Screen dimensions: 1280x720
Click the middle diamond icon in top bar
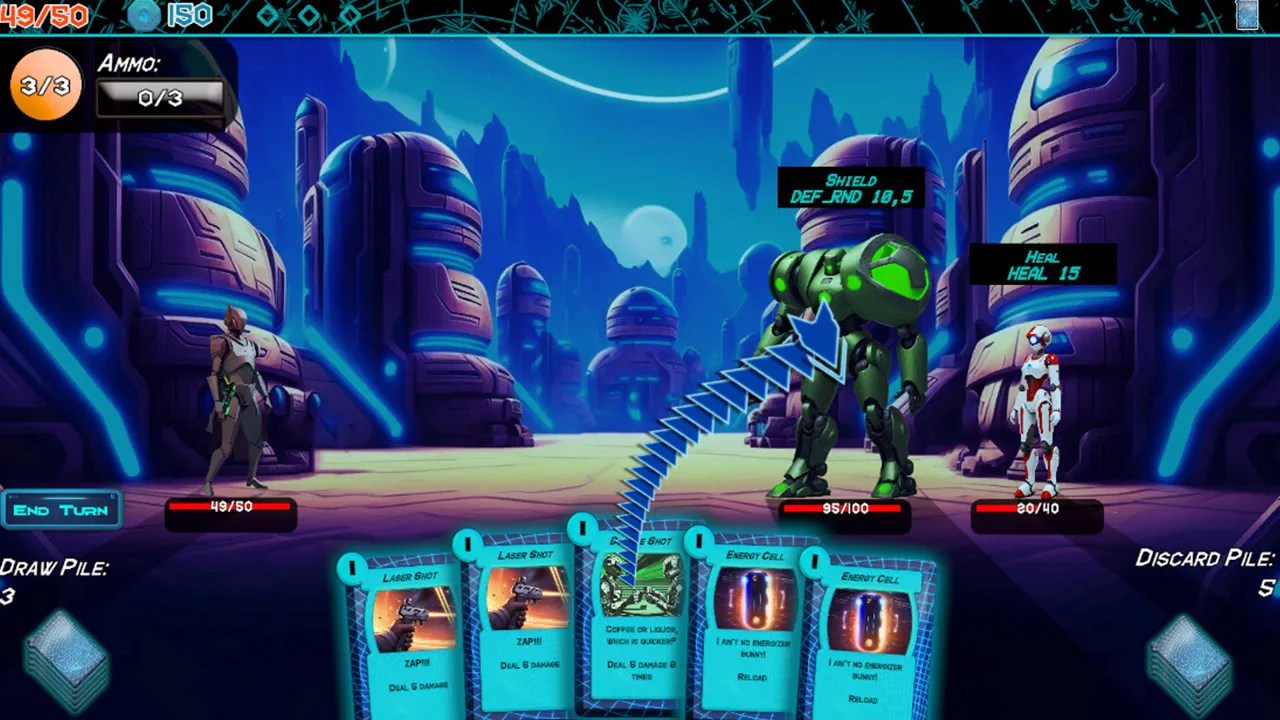(x=308, y=13)
